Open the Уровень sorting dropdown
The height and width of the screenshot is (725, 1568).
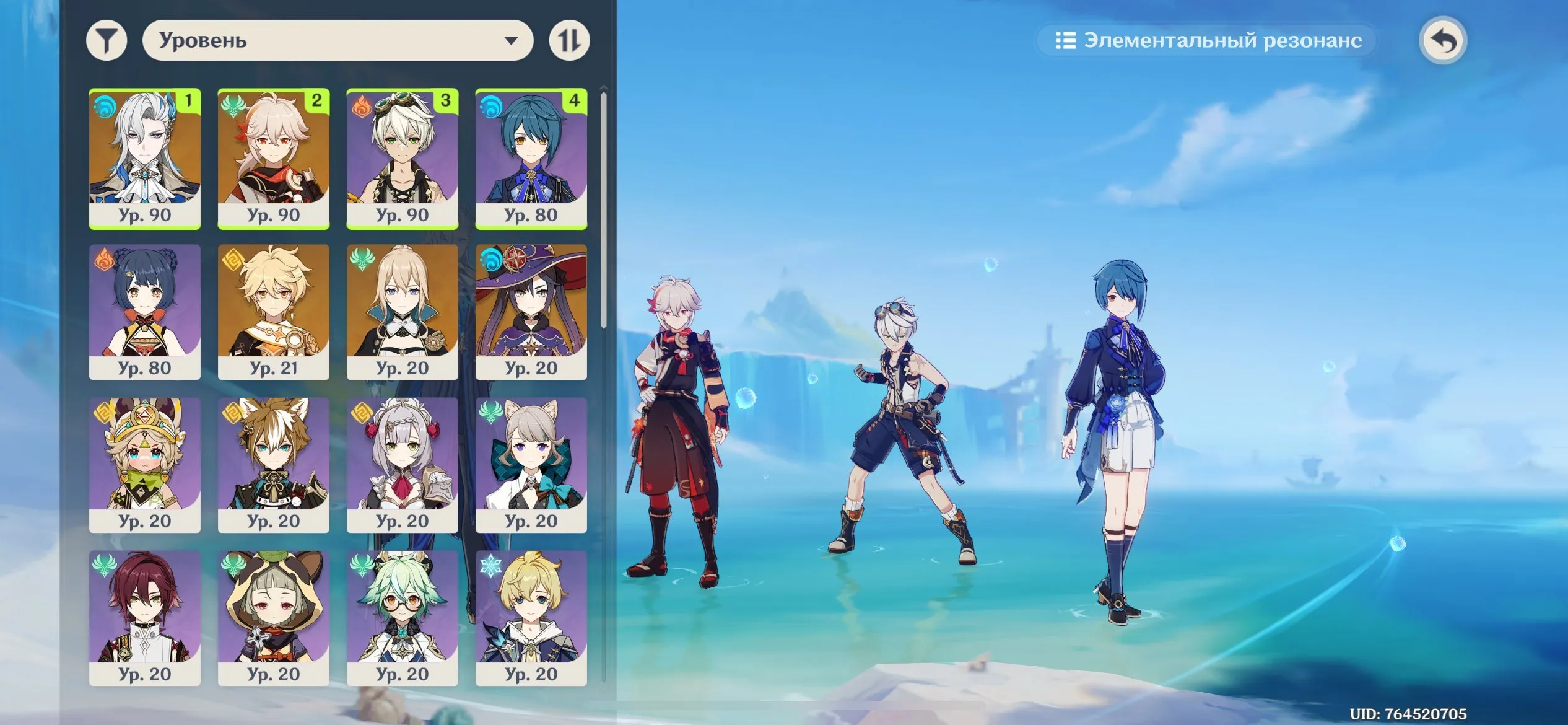click(338, 40)
